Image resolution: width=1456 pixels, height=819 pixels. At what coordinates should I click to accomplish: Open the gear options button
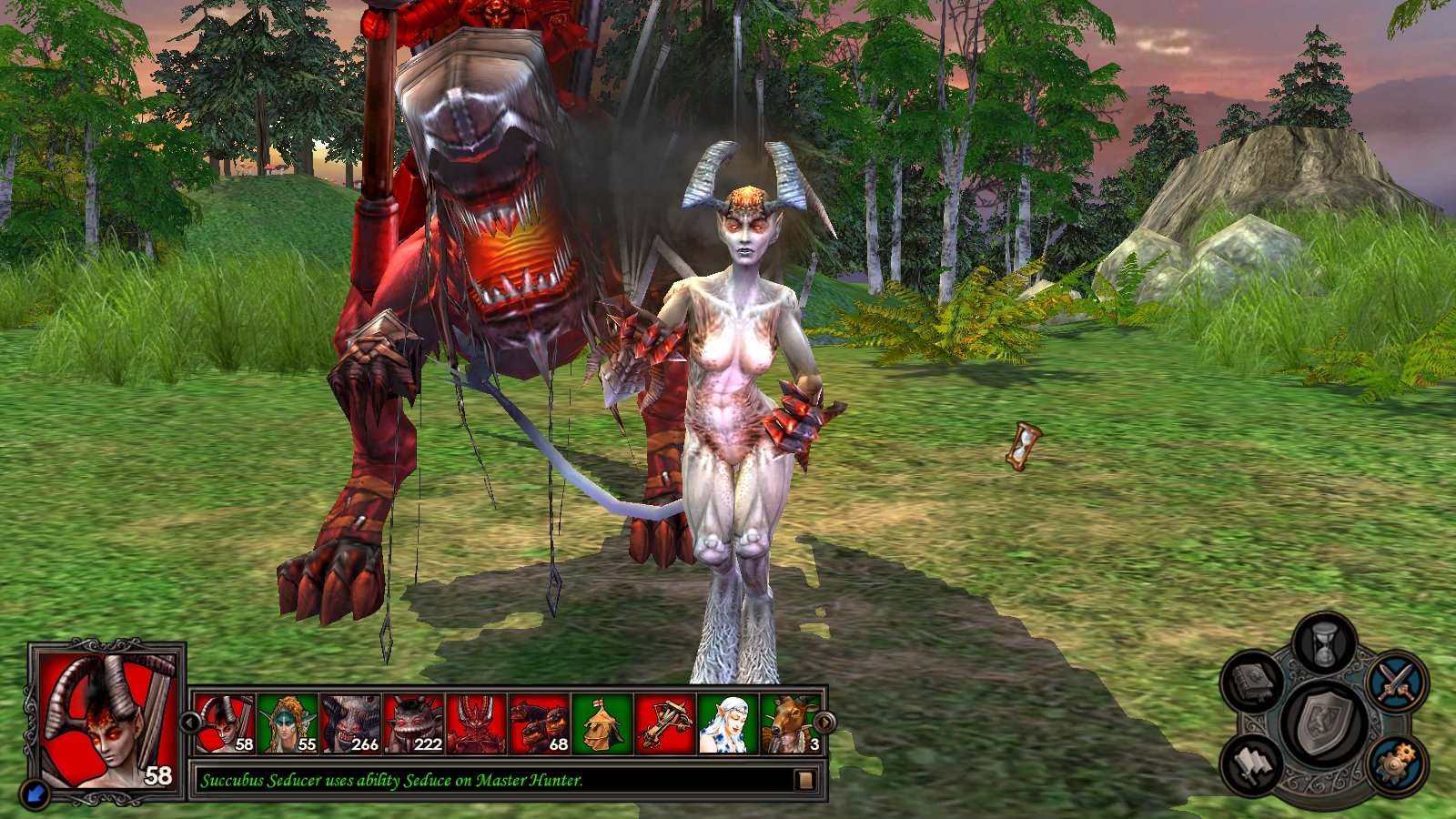(1395, 764)
